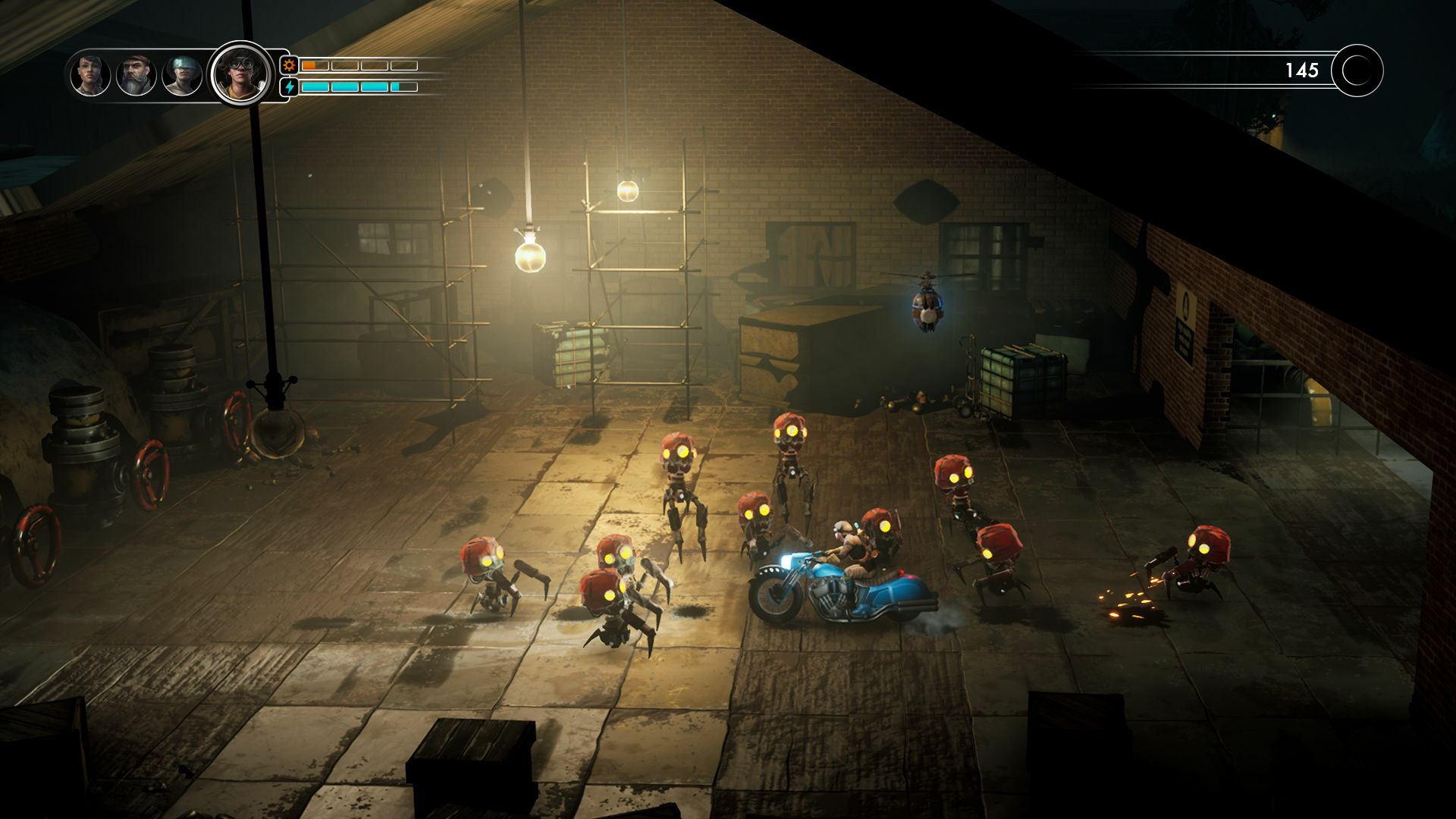Click the first orange segment of the gear bar
This screenshot has height=819, width=1456.
tap(310, 67)
